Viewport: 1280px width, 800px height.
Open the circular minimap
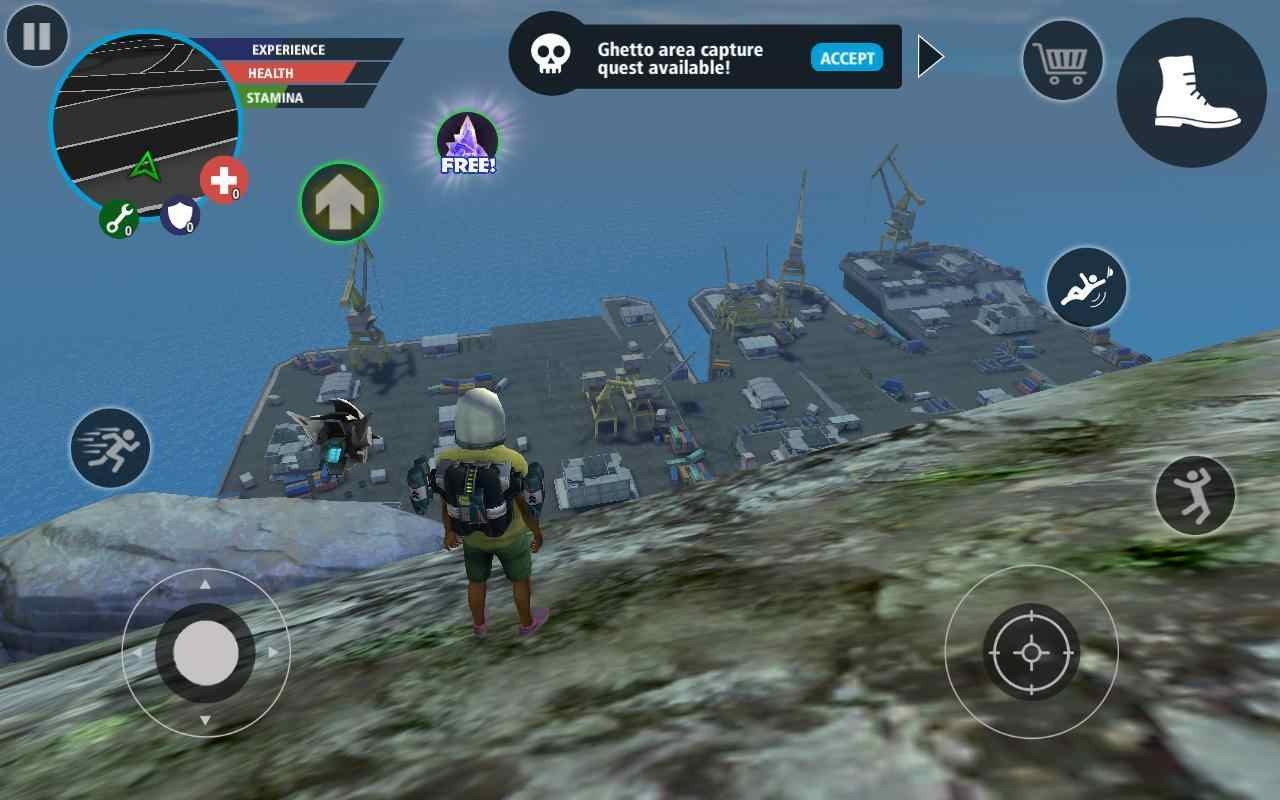(x=146, y=118)
